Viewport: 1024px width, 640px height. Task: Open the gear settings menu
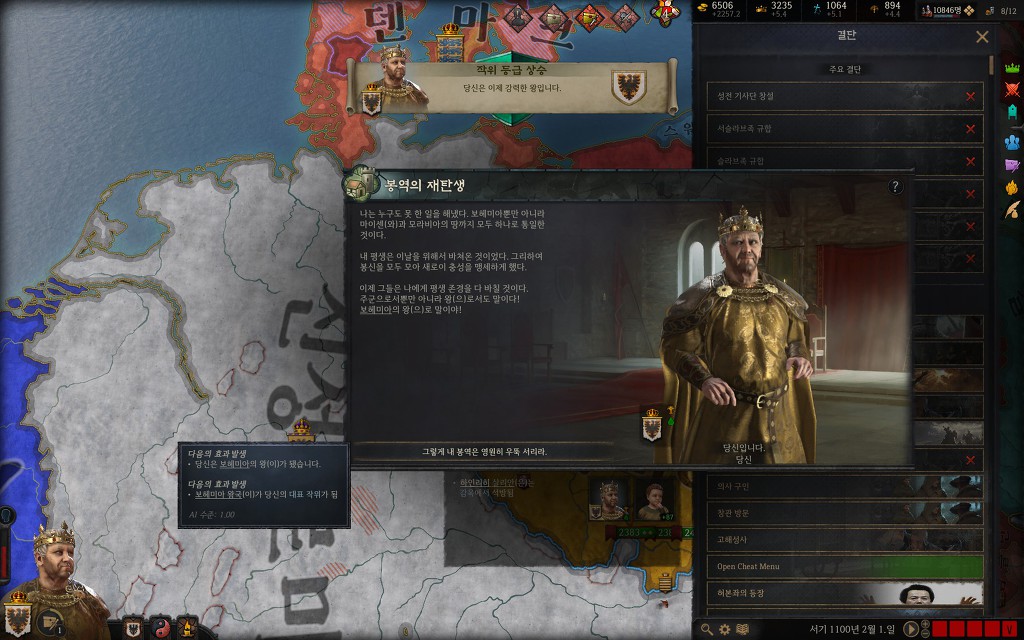pyautogui.click(x=724, y=629)
